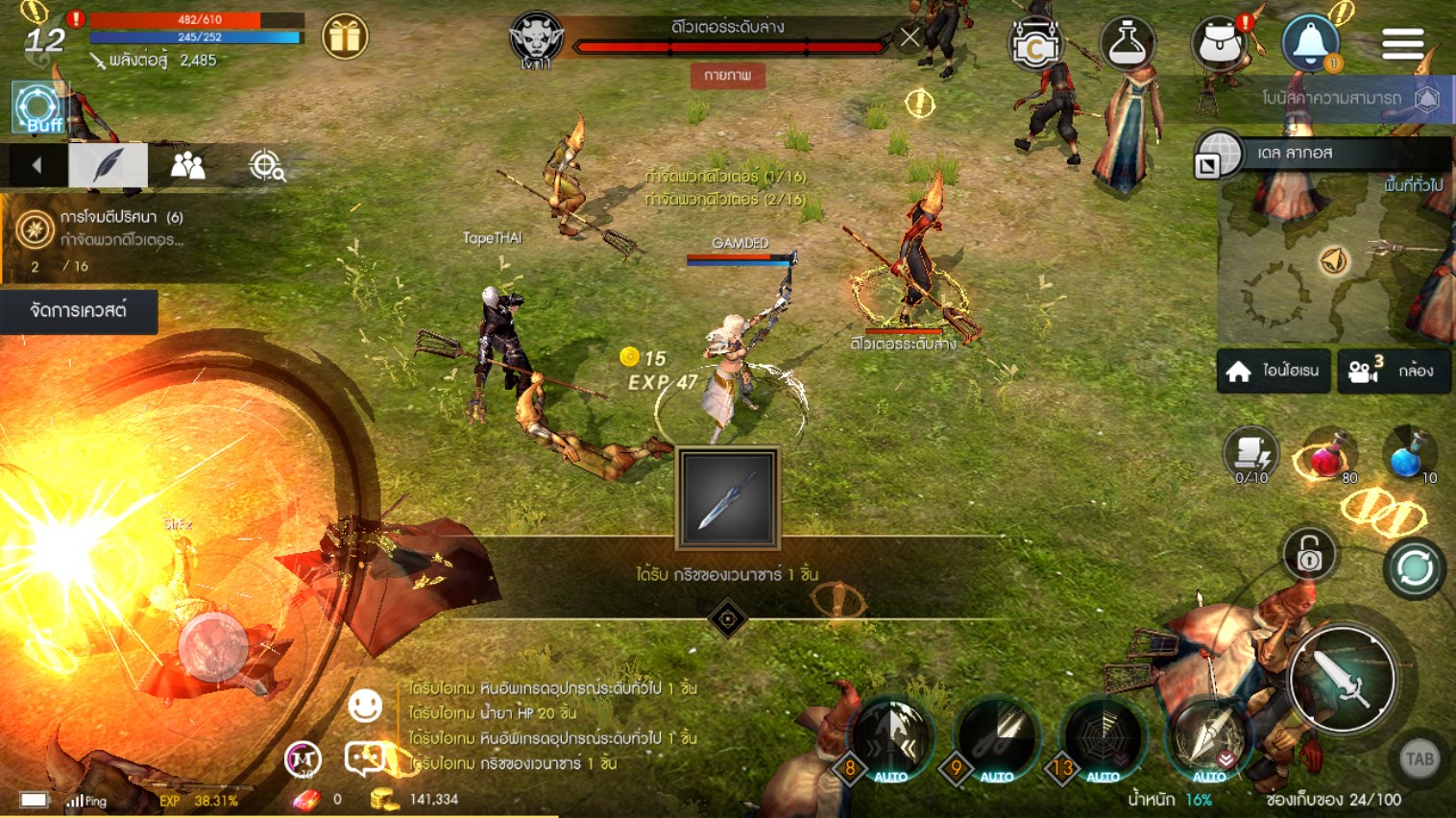The height and width of the screenshot is (818, 1456).
Task: Collapse the quest tracker with the back arrow
Action: tap(36, 164)
